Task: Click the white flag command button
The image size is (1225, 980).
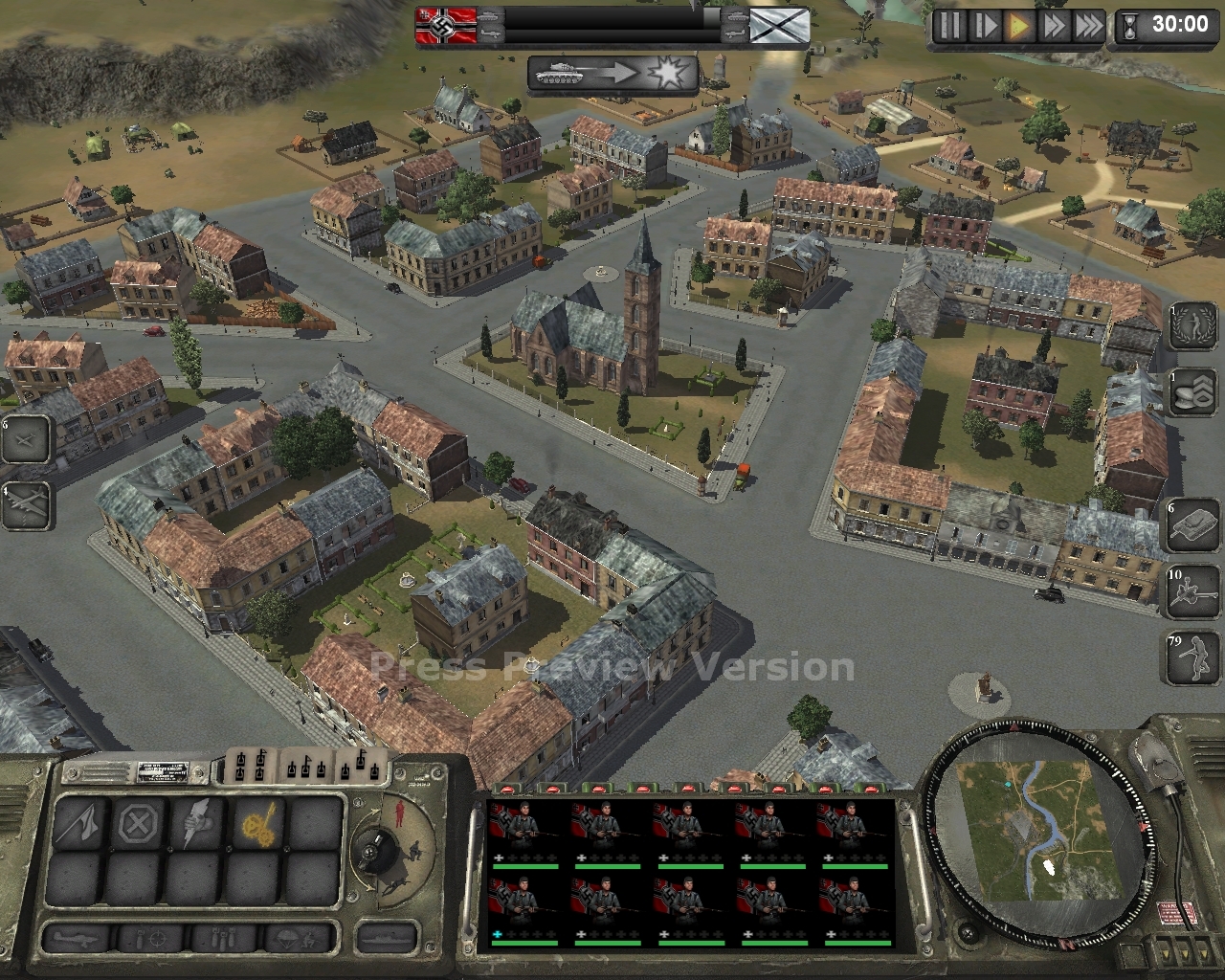Action: tap(78, 822)
